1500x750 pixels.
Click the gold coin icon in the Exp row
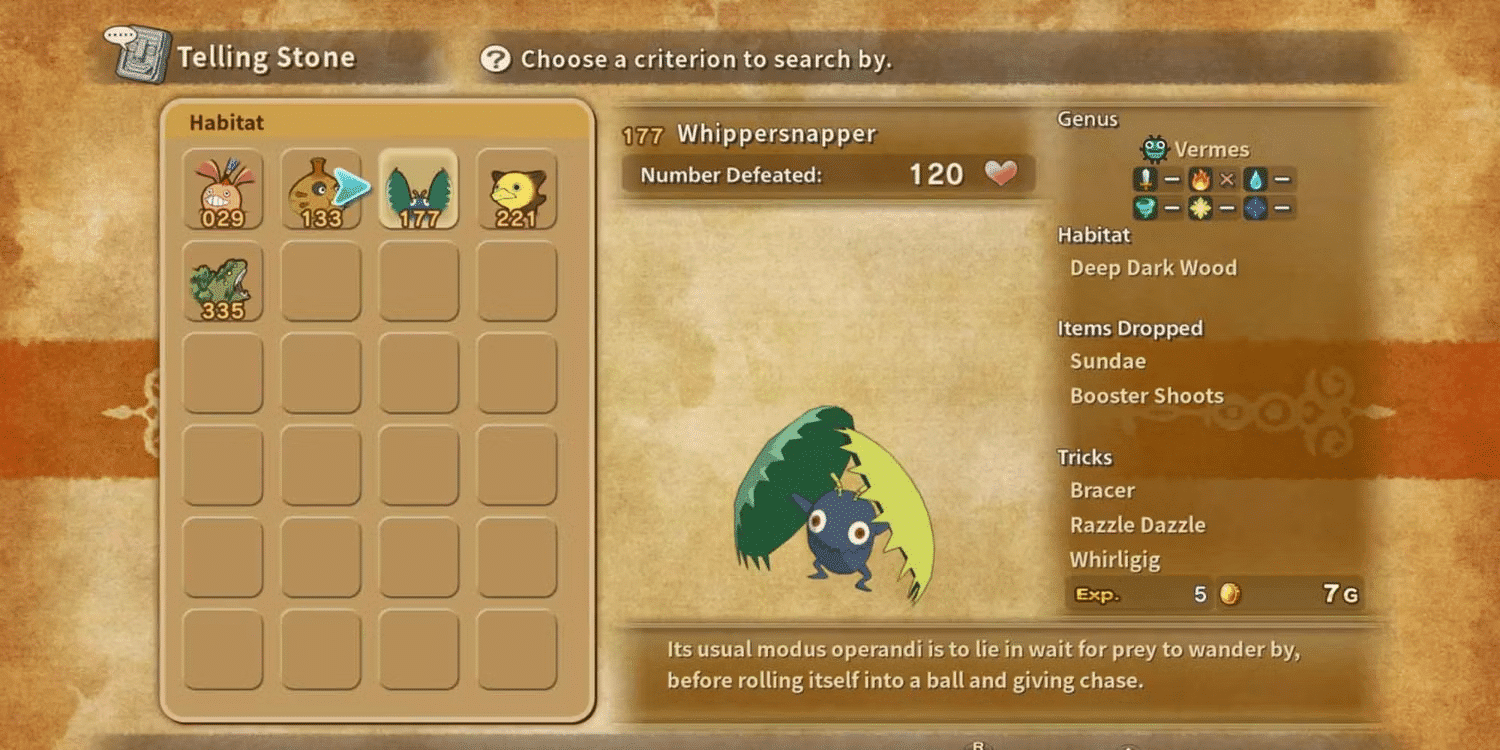tap(1230, 592)
